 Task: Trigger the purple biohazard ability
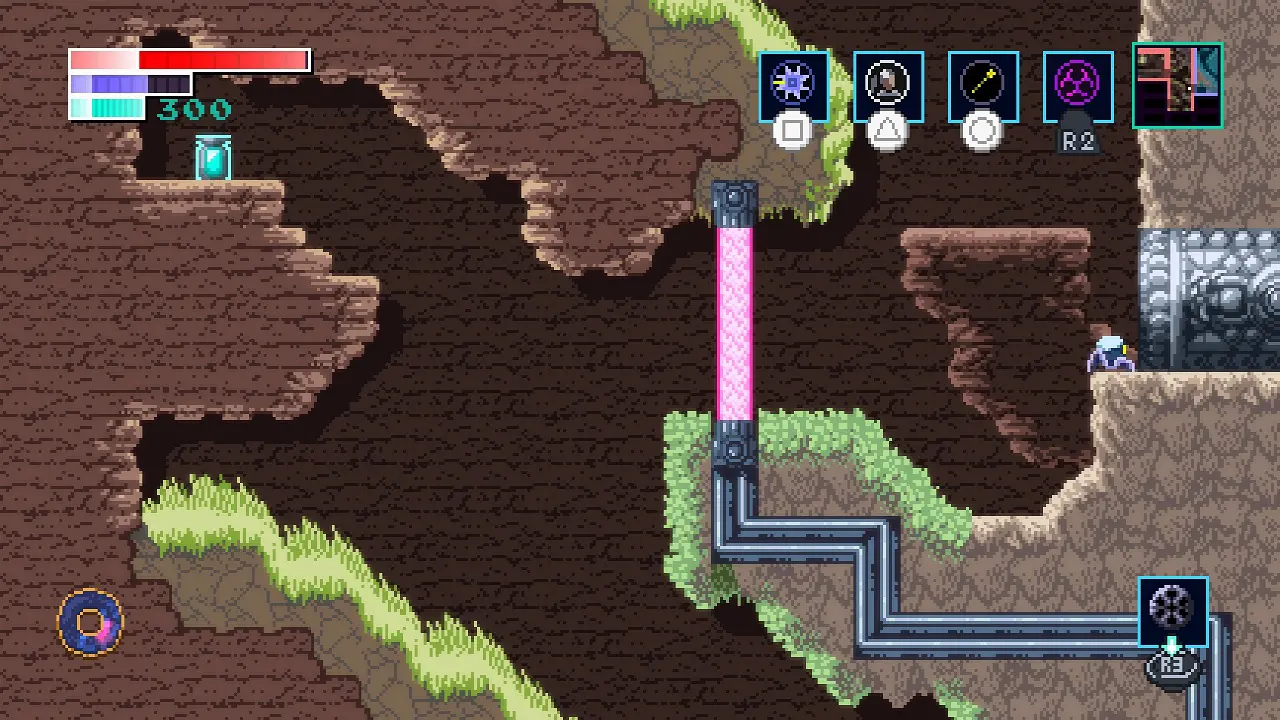[1078, 86]
